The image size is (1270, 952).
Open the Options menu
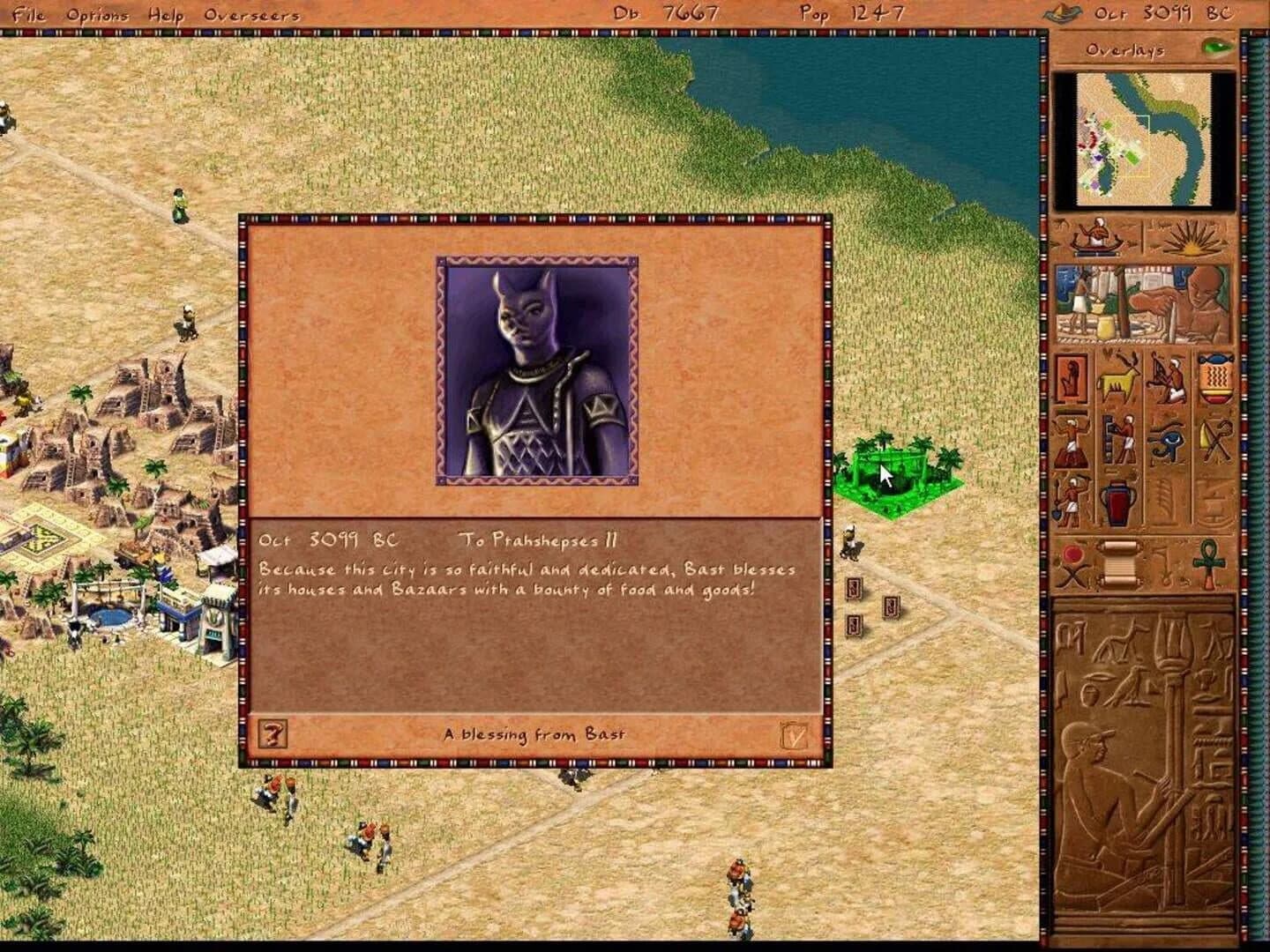pyautogui.click(x=97, y=15)
